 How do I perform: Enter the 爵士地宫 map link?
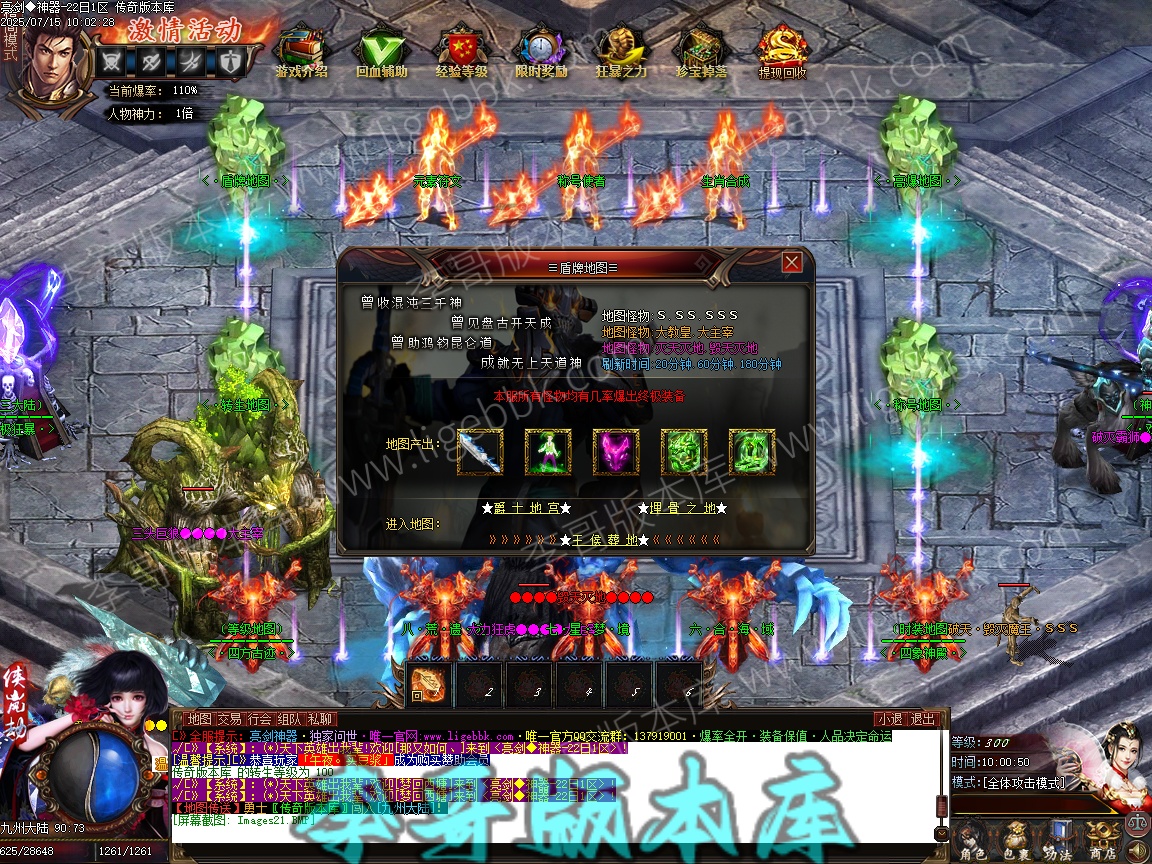click(526, 508)
